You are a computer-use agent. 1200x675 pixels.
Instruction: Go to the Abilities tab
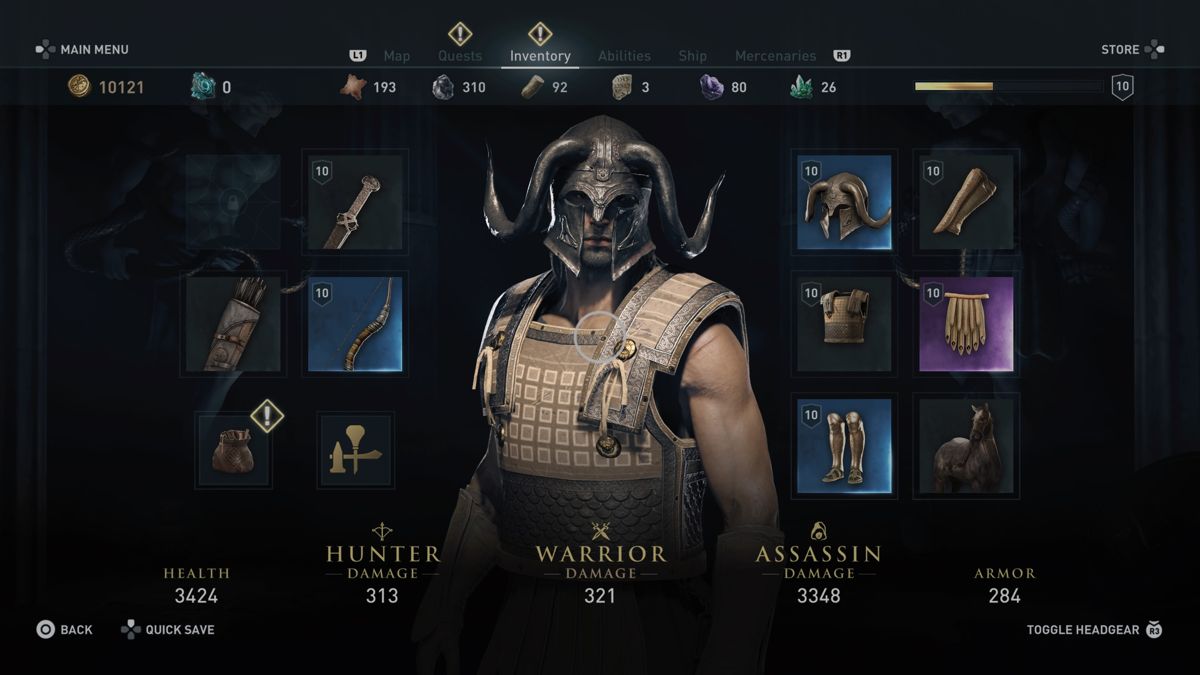(624, 56)
